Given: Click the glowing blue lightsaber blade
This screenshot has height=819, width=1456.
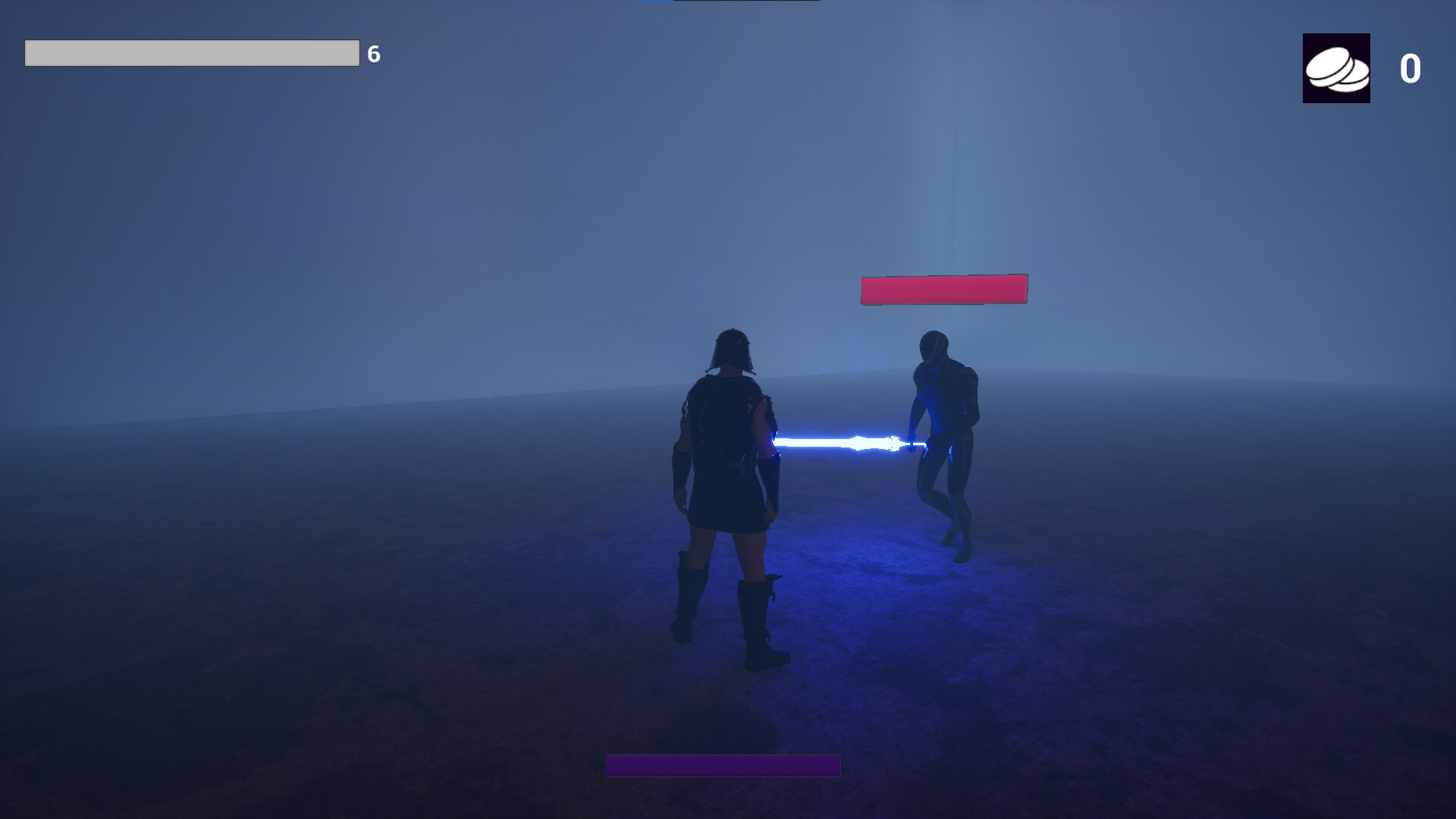Looking at the screenshot, I should pos(842,440).
